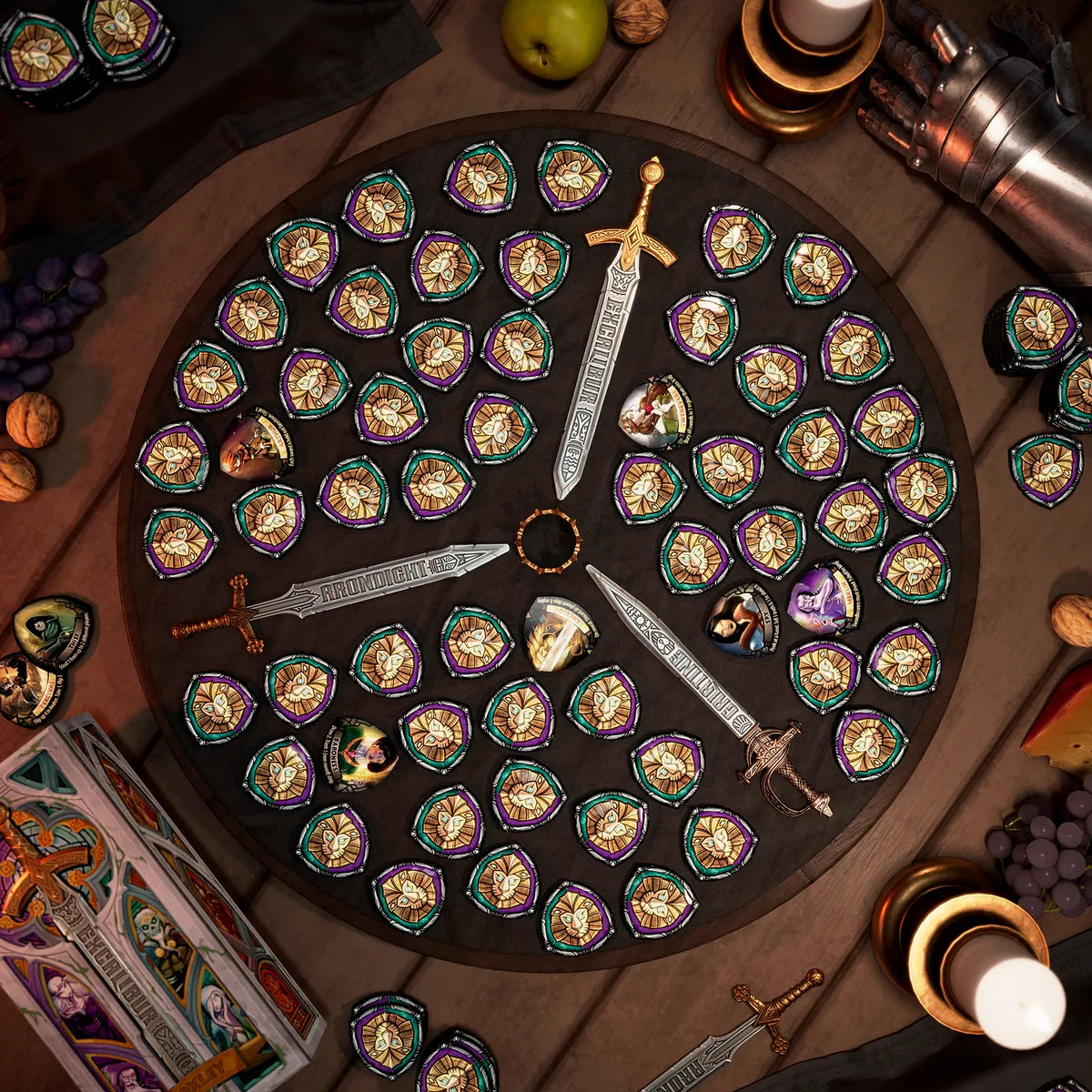Click the crown ring at board center

click(548, 541)
